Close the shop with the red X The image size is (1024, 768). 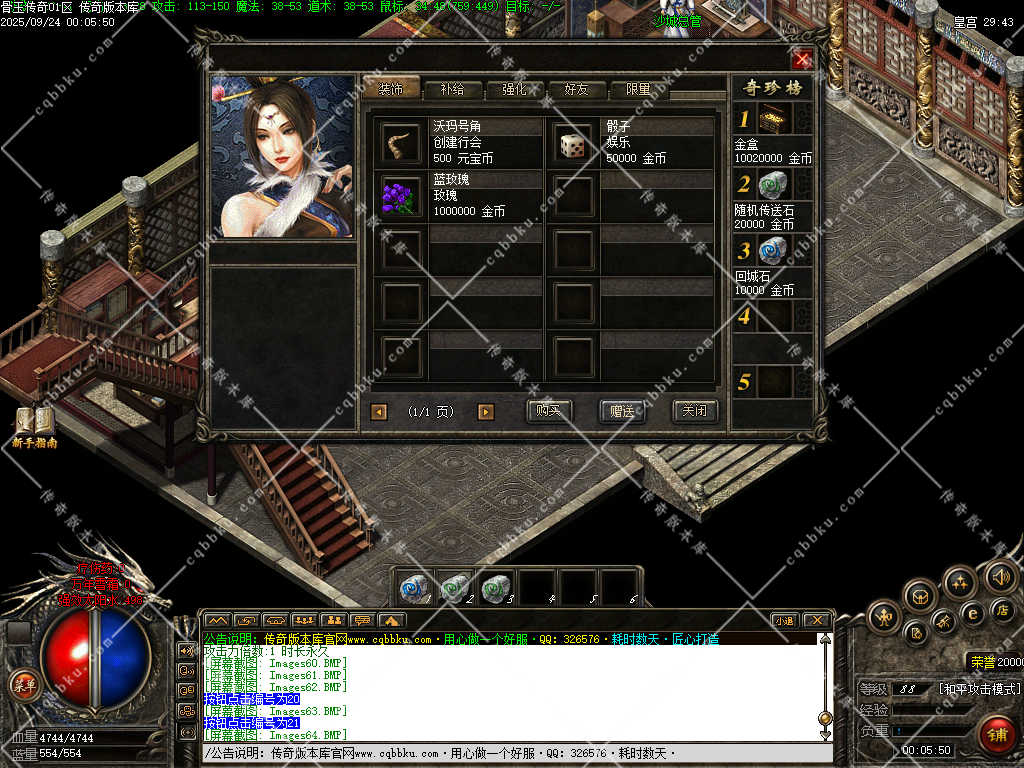(x=802, y=59)
